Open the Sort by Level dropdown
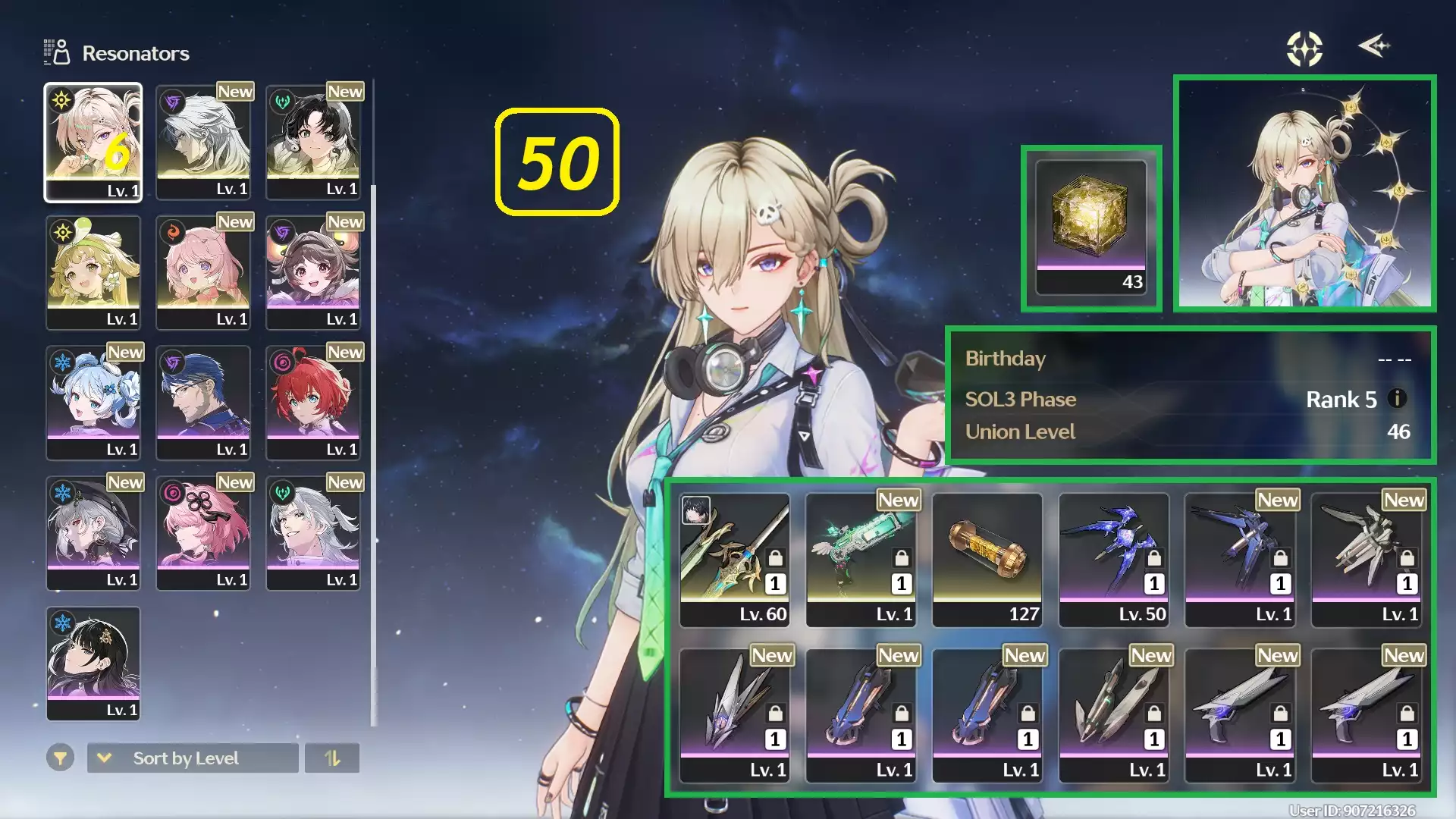This screenshot has width=1456, height=819. tap(192, 758)
